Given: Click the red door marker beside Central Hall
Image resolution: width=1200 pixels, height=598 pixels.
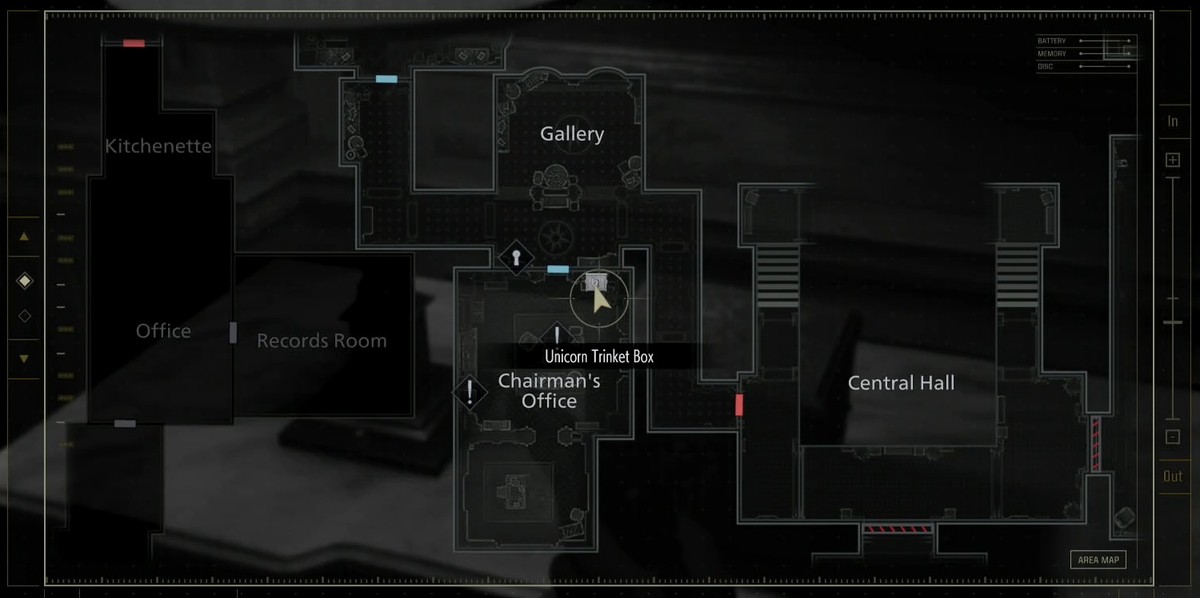Looking at the screenshot, I should (739, 405).
